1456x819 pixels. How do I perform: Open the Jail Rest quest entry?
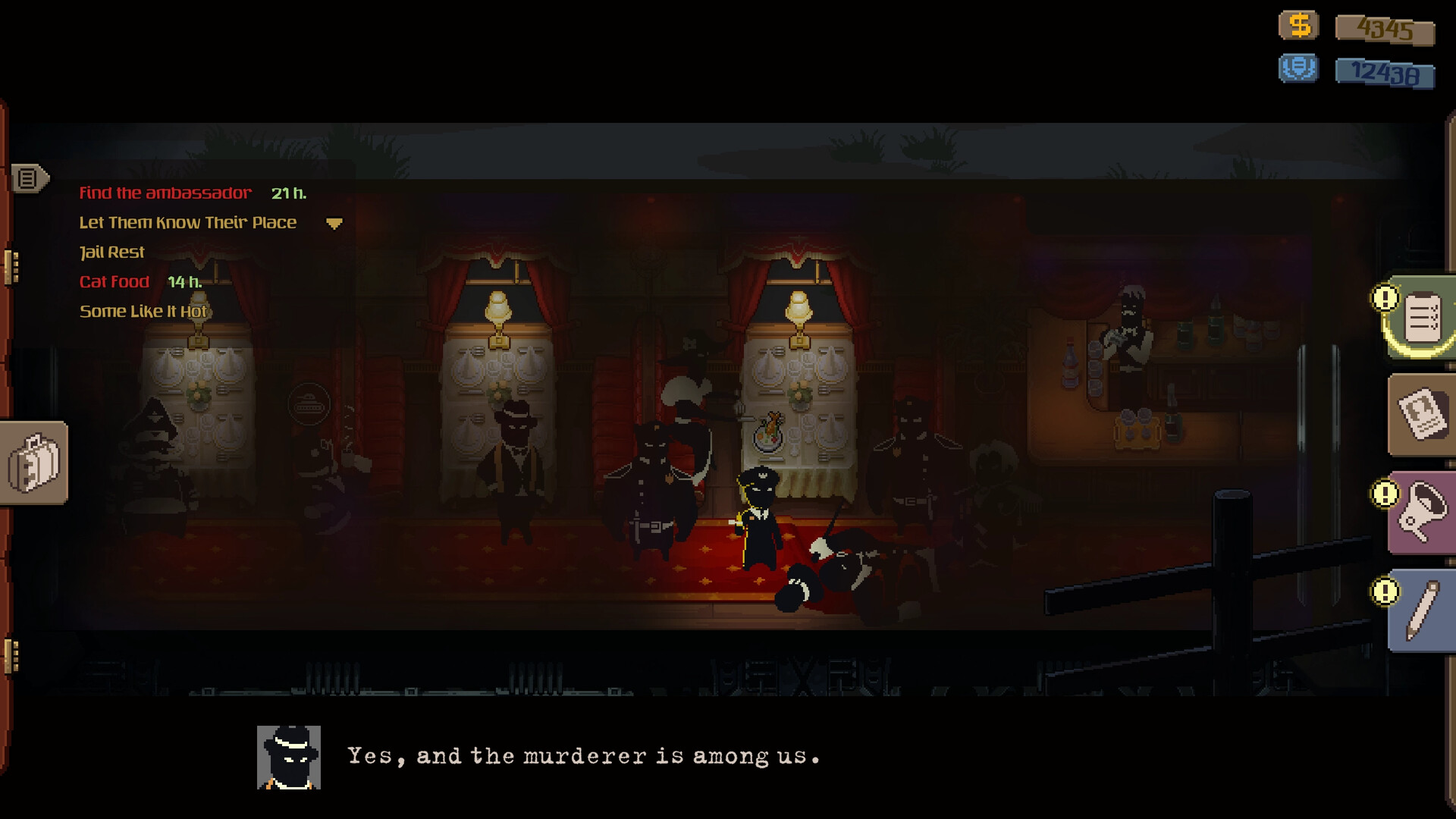[111, 252]
